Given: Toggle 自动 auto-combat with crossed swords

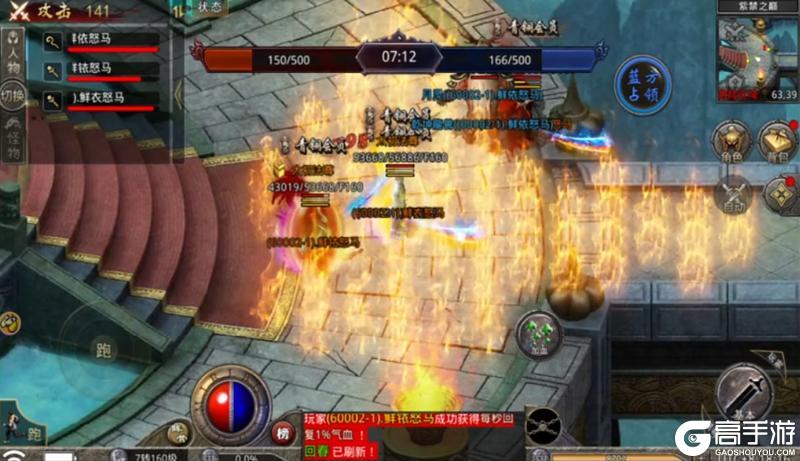Looking at the screenshot, I should pyautogui.click(x=735, y=194).
